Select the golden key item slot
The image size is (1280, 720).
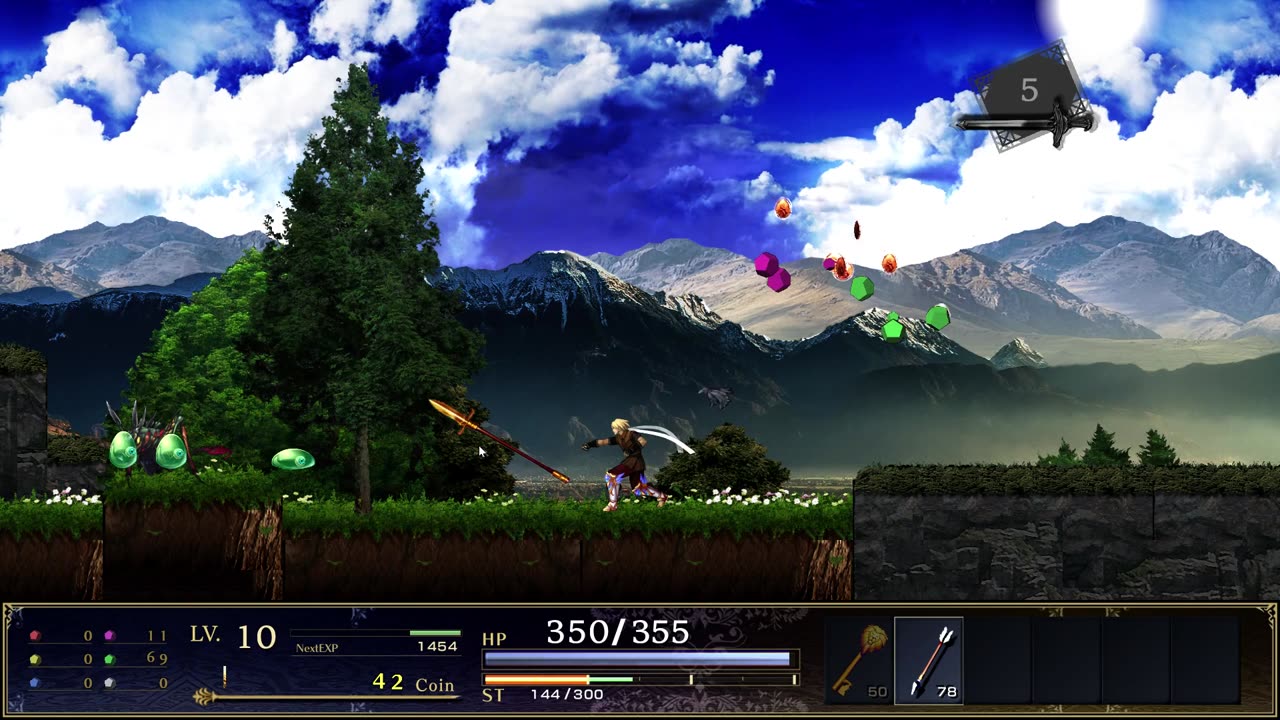[858, 660]
